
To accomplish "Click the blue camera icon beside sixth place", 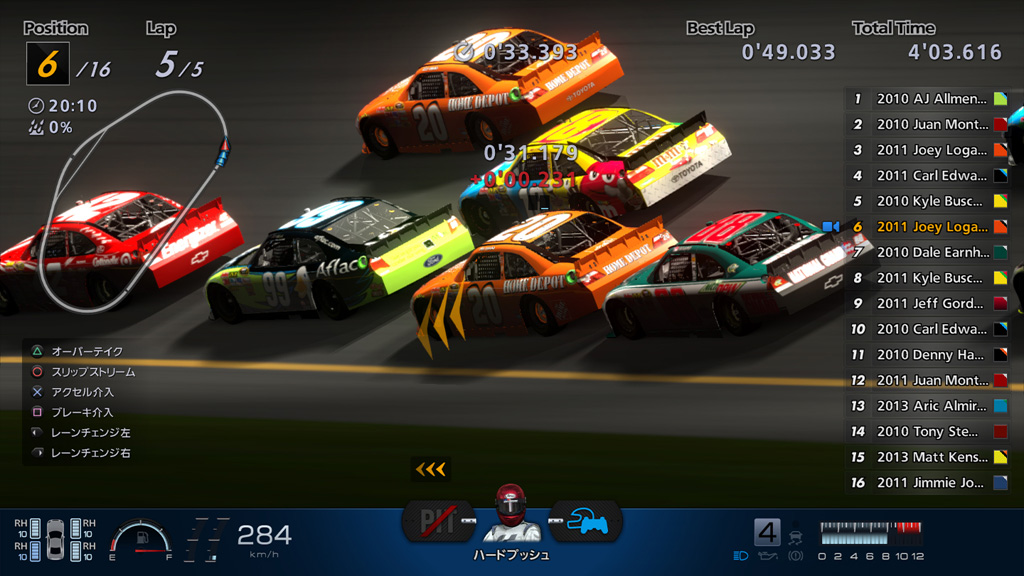I will click(830, 227).
